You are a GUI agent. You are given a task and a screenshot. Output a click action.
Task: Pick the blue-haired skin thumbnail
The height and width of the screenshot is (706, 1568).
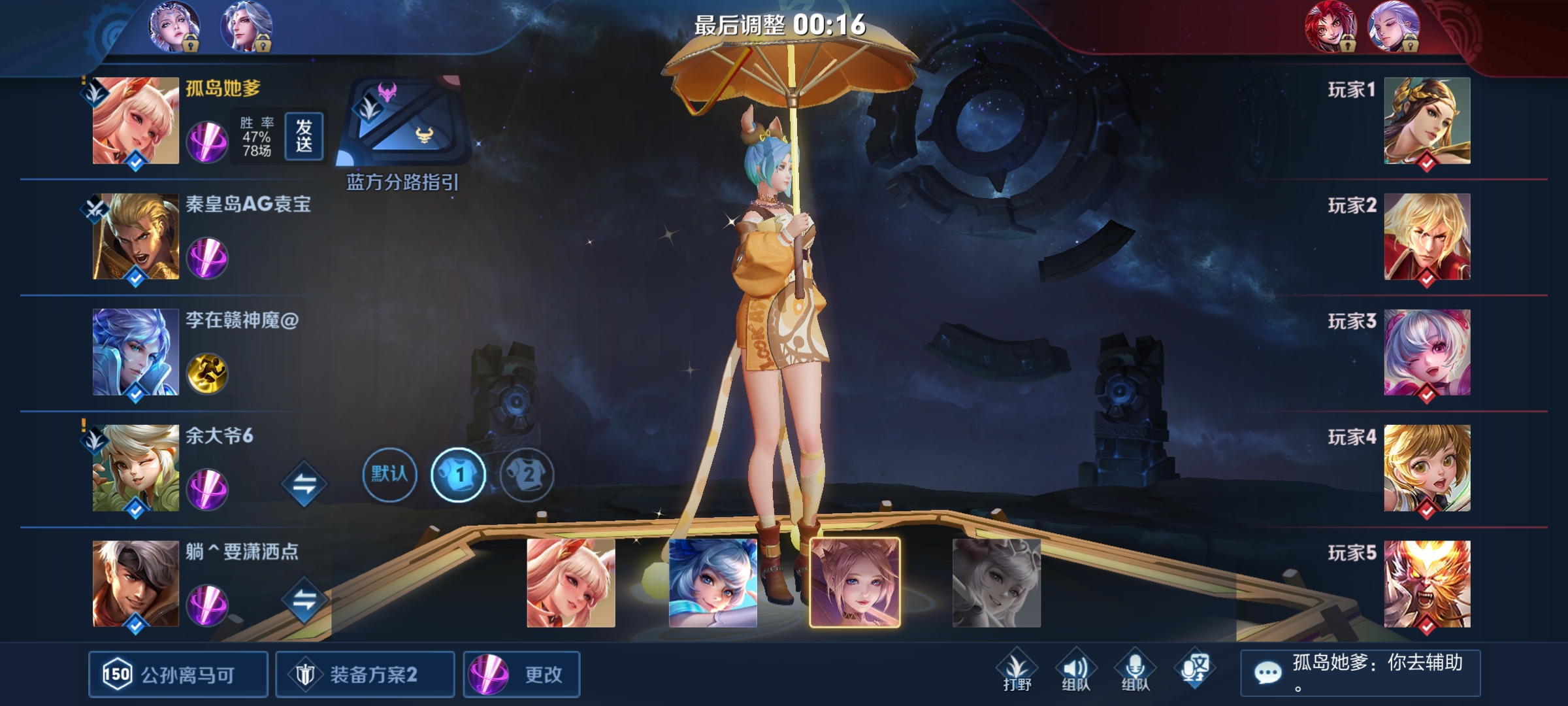point(713,582)
